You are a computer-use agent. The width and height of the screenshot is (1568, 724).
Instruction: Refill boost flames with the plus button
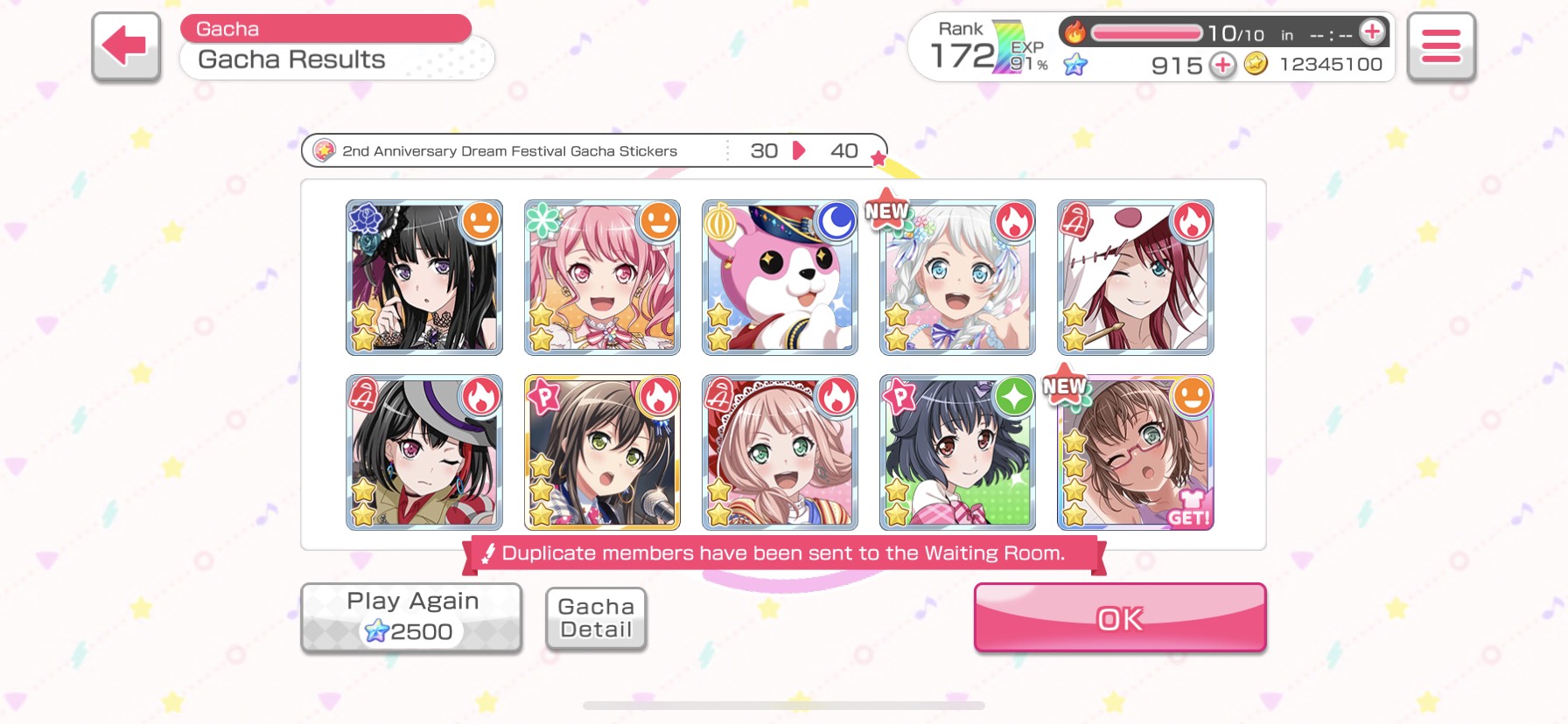tap(1372, 32)
